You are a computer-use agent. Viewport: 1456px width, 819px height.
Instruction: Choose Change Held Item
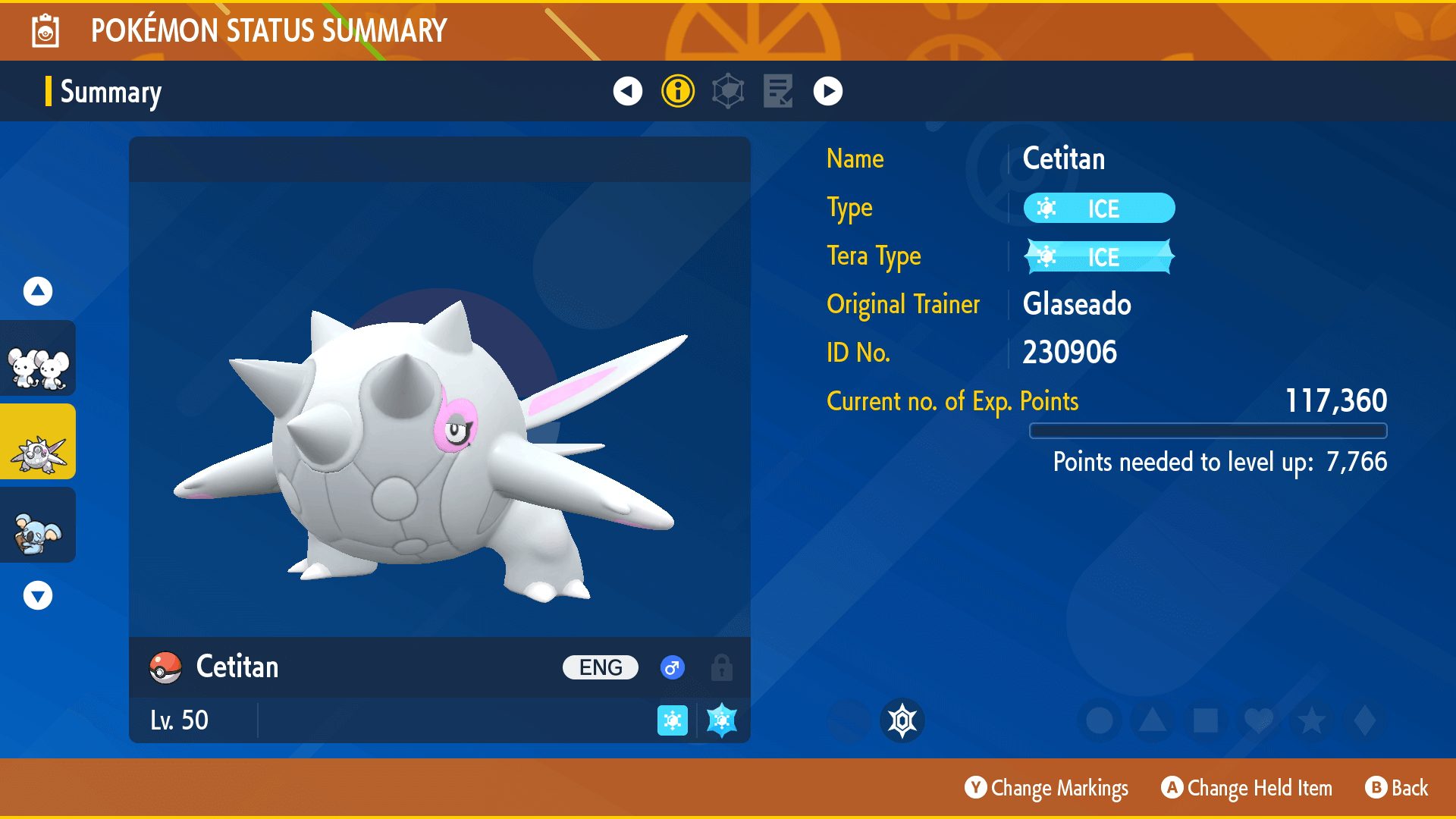coord(1247,788)
